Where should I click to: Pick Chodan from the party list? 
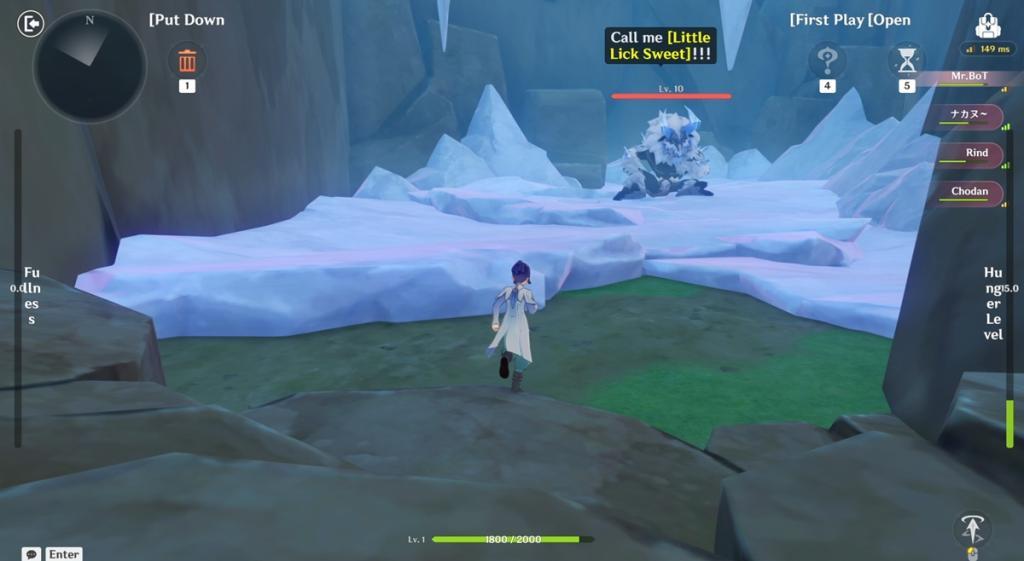[x=968, y=192]
